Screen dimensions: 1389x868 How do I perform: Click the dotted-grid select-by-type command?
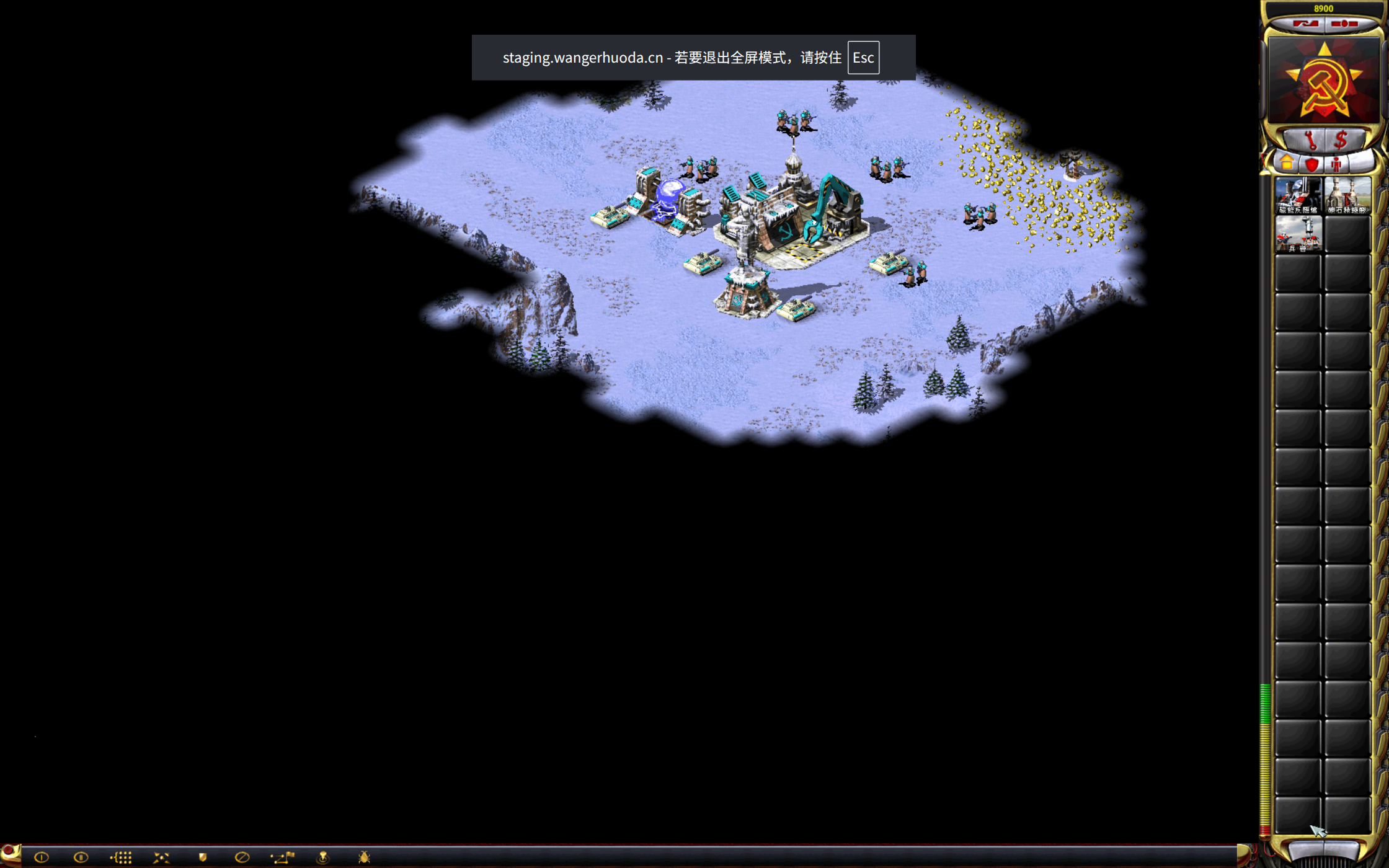click(x=122, y=857)
